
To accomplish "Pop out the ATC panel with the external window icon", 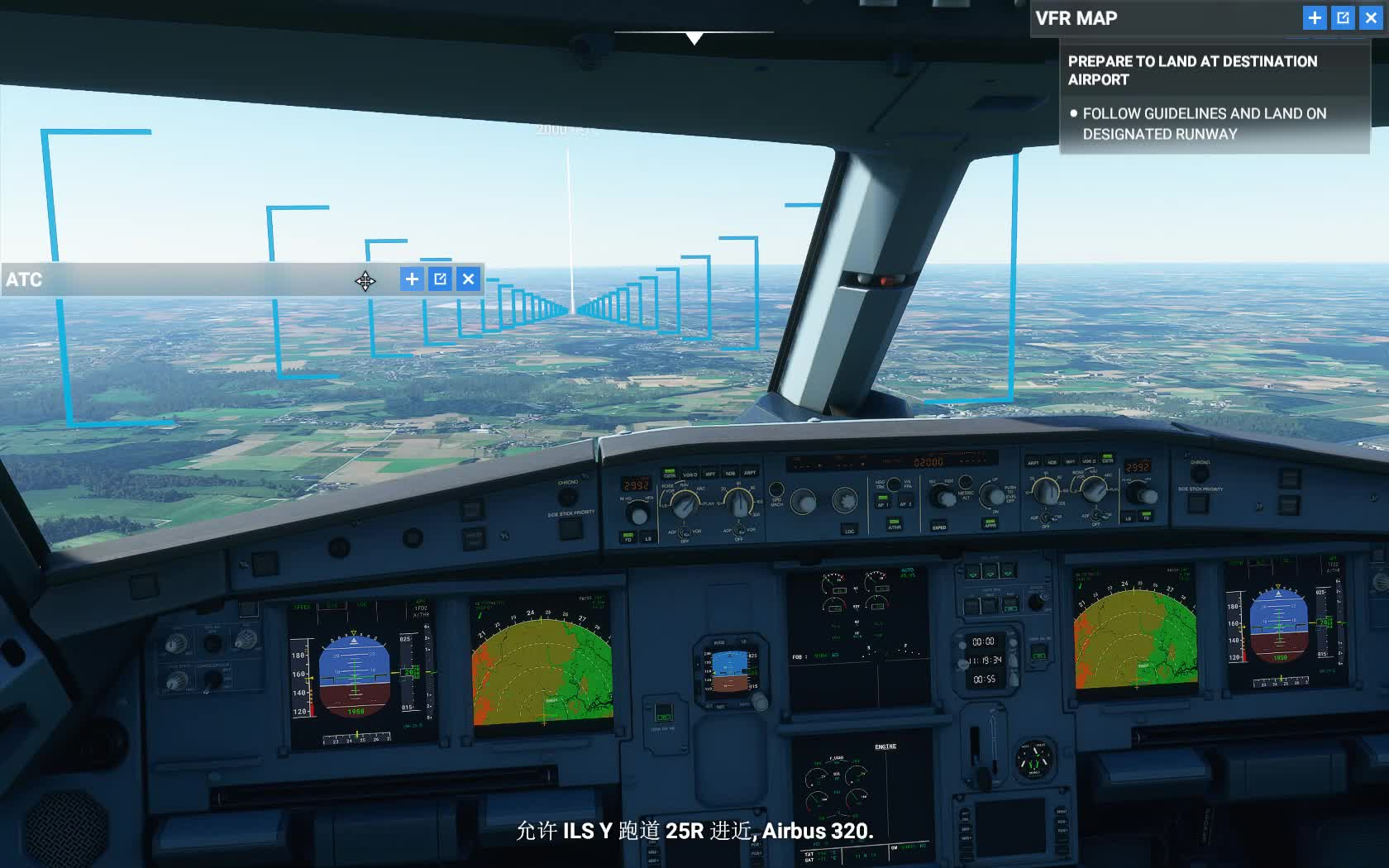I will [x=440, y=279].
